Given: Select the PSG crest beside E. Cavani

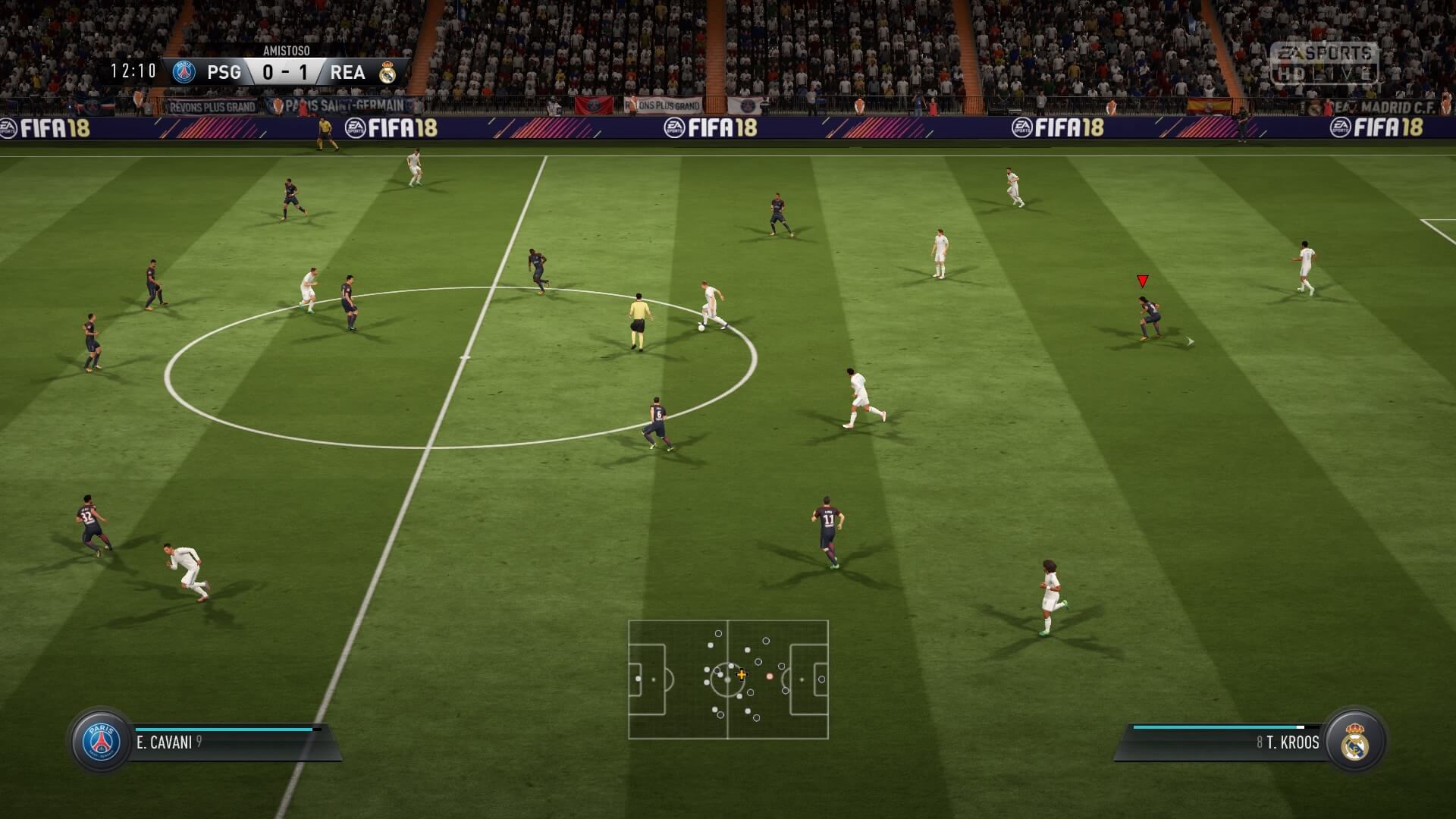Looking at the screenshot, I should click(102, 741).
